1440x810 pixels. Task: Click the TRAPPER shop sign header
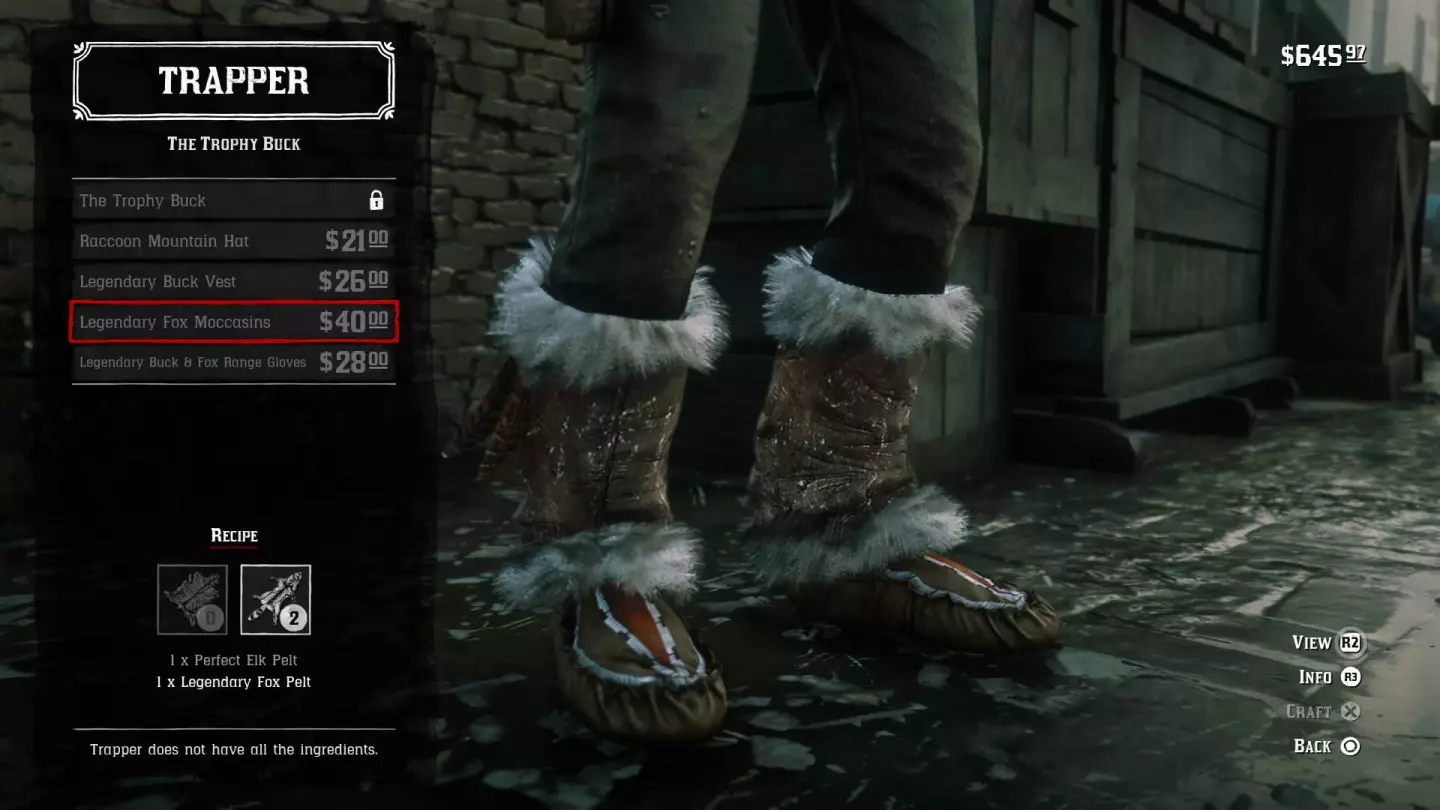233,80
